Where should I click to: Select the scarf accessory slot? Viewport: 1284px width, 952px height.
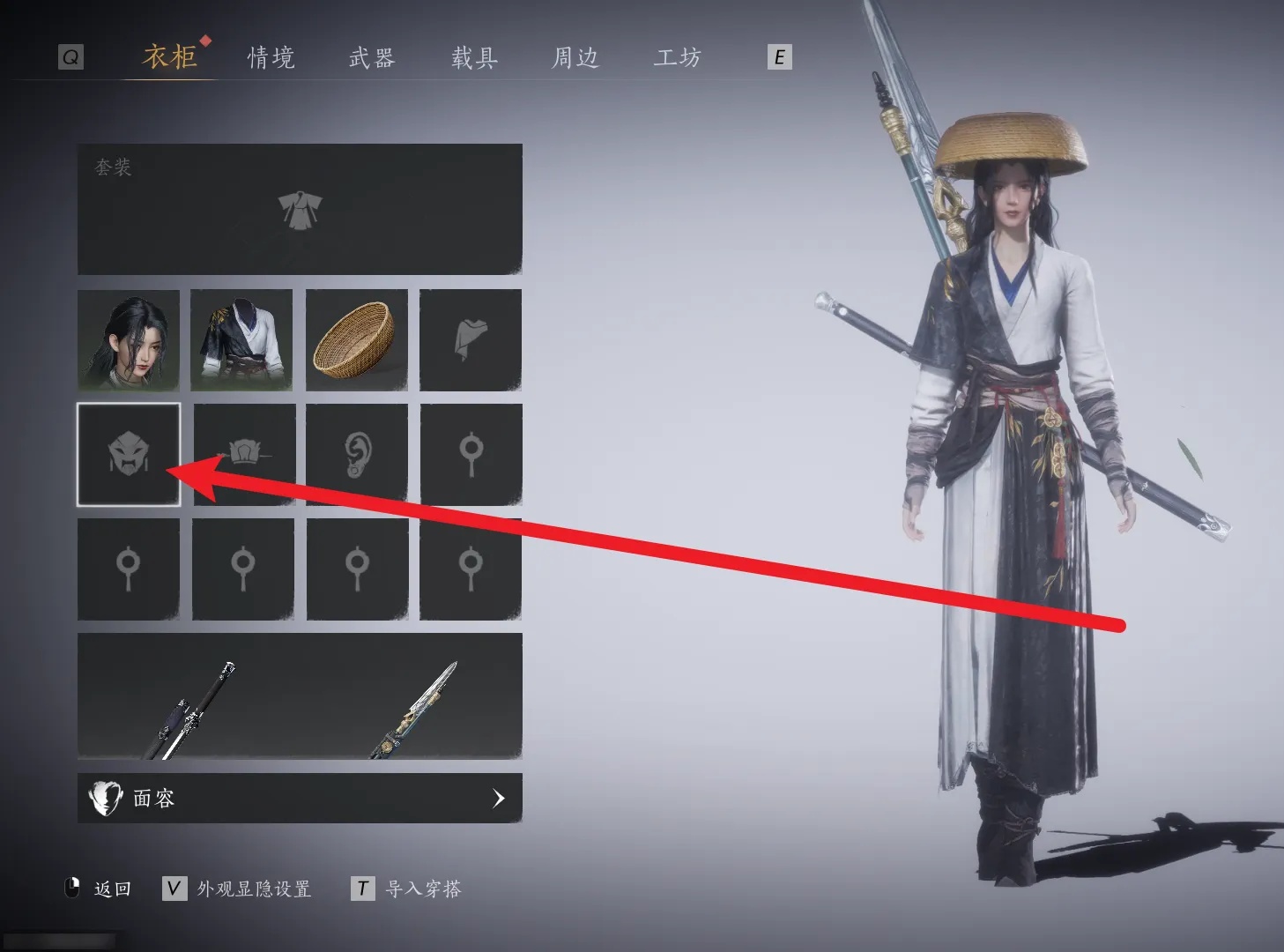click(470, 340)
